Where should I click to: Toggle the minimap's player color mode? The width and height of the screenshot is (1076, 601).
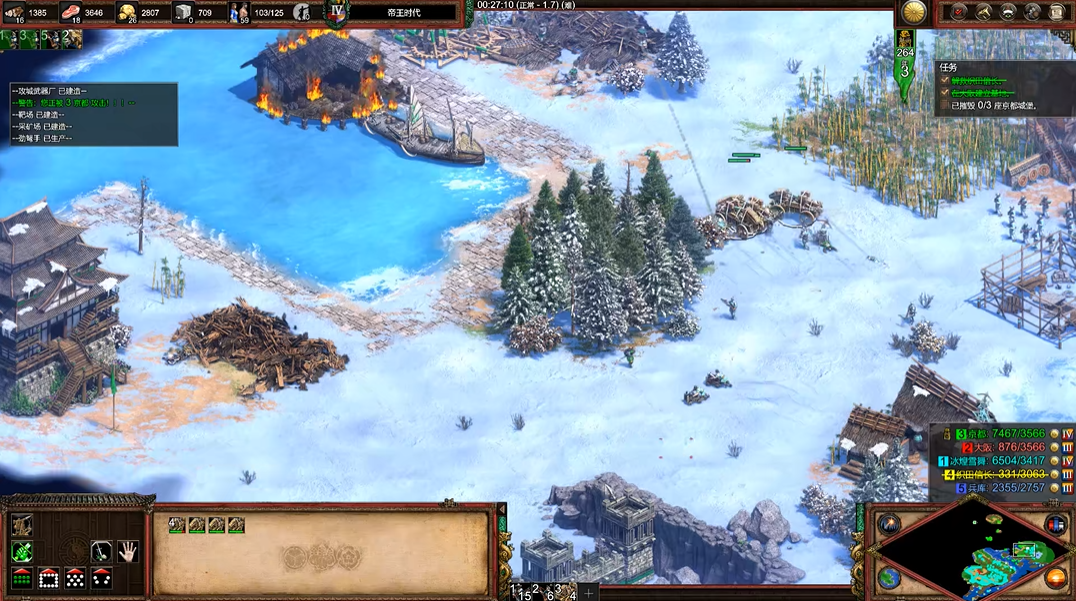click(x=1055, y=524)
